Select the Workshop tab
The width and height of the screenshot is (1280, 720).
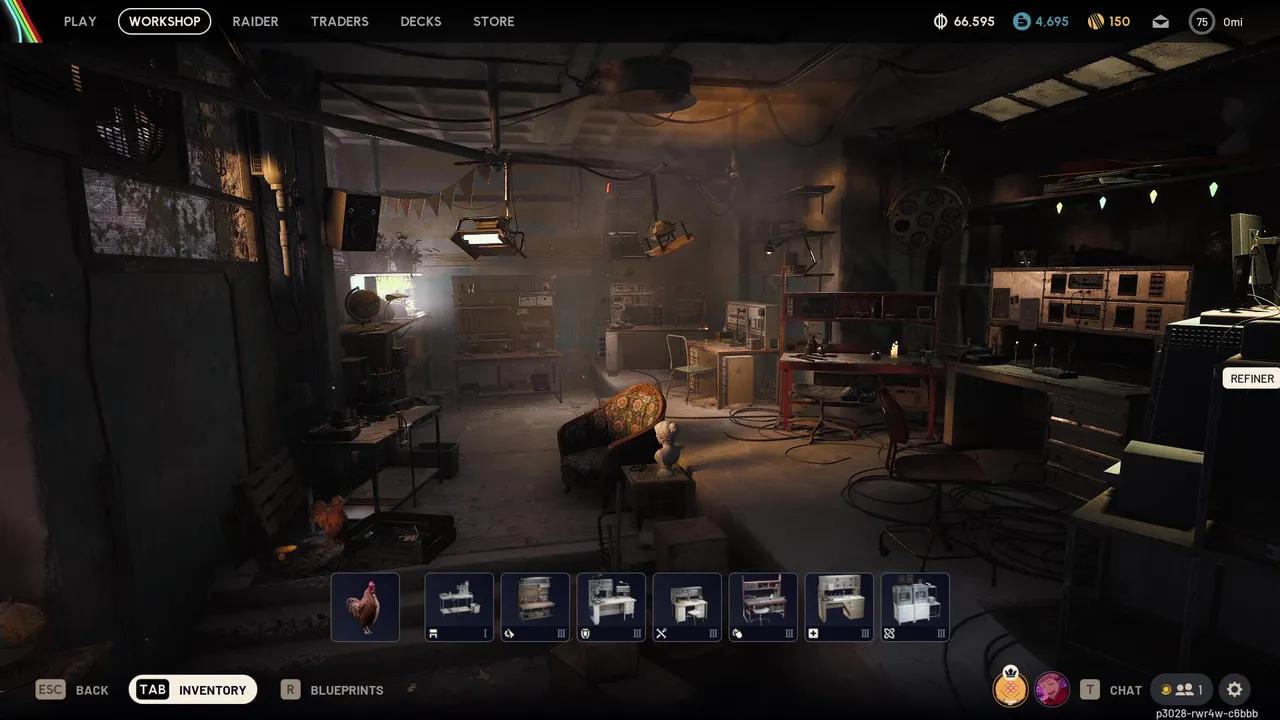(x=164, y=21)
